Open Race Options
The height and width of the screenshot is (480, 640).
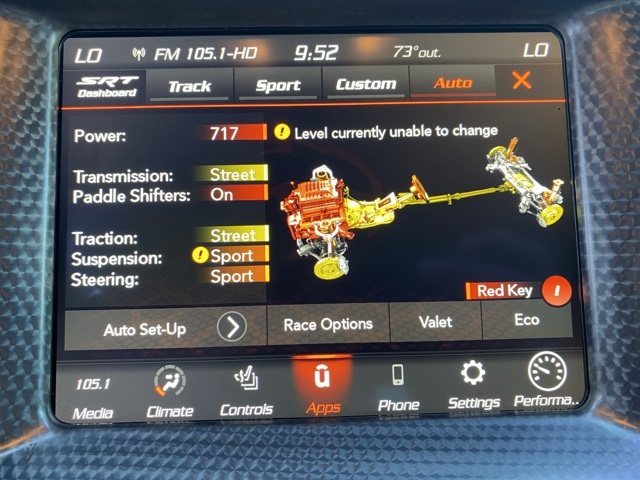[328, 323]
